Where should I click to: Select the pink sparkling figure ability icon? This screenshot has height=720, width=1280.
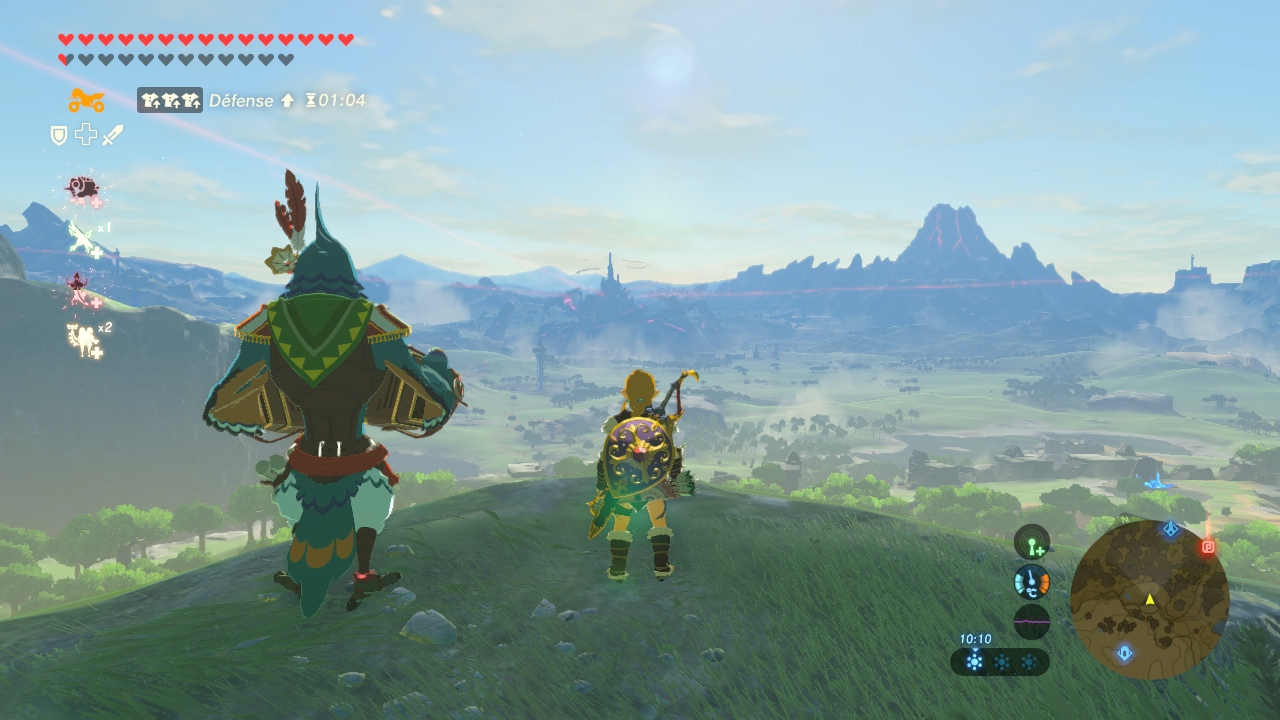tap(80, 290)
